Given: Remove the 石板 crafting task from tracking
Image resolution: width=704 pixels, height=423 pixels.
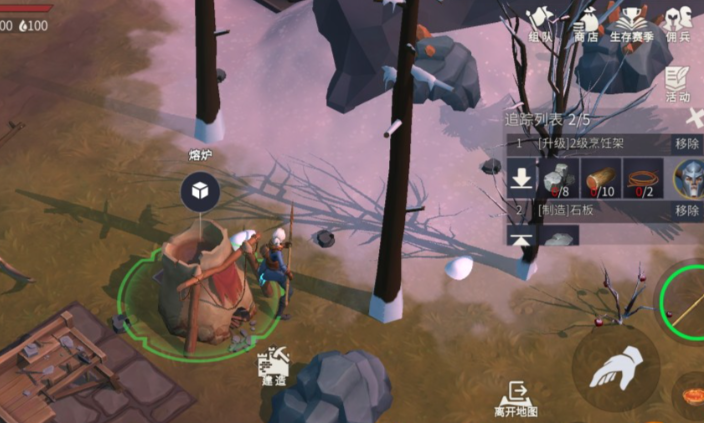Looking at the screenshot, I should tap(686, 211).
